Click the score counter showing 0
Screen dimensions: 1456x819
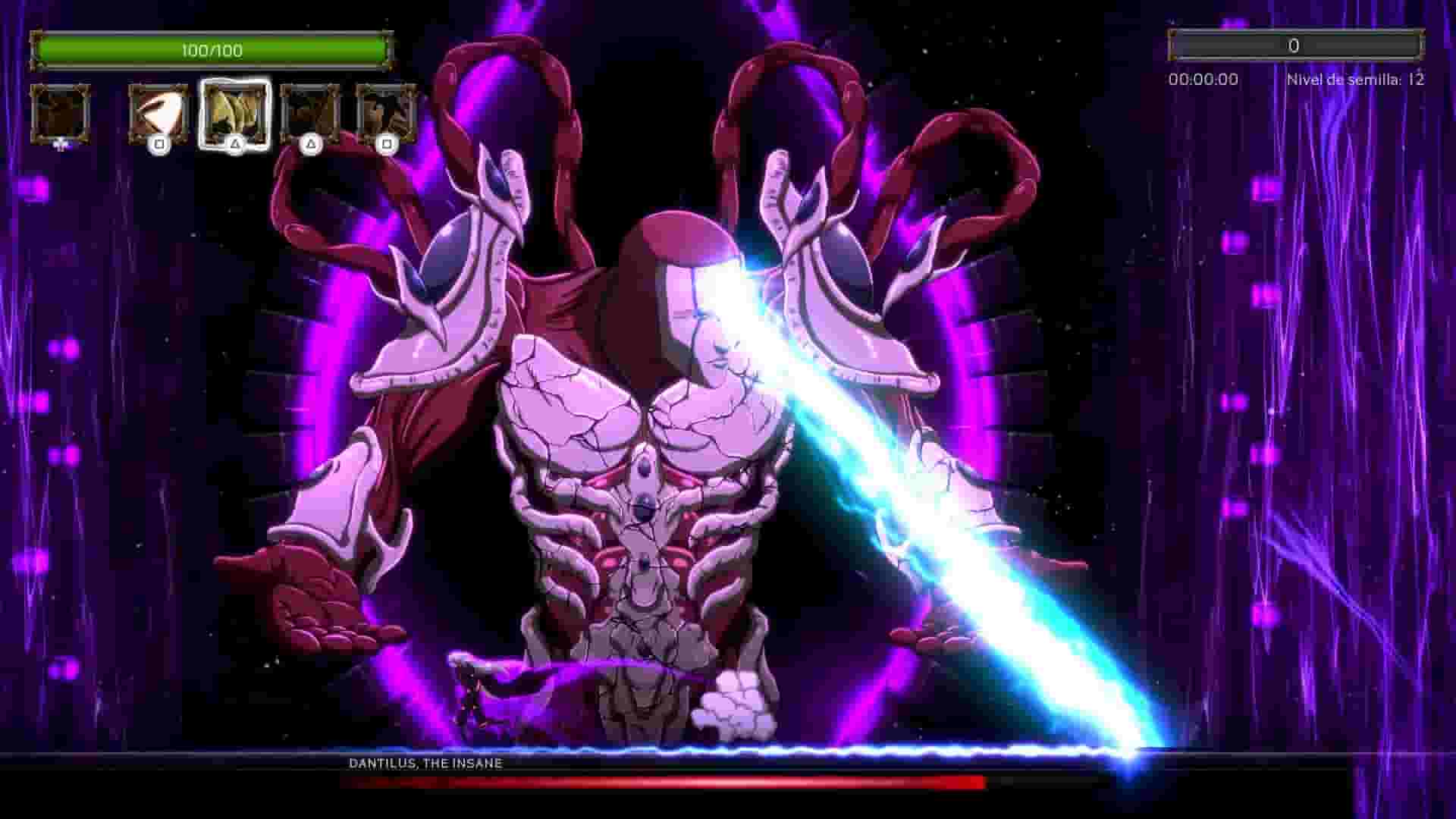coord(1294,44)
